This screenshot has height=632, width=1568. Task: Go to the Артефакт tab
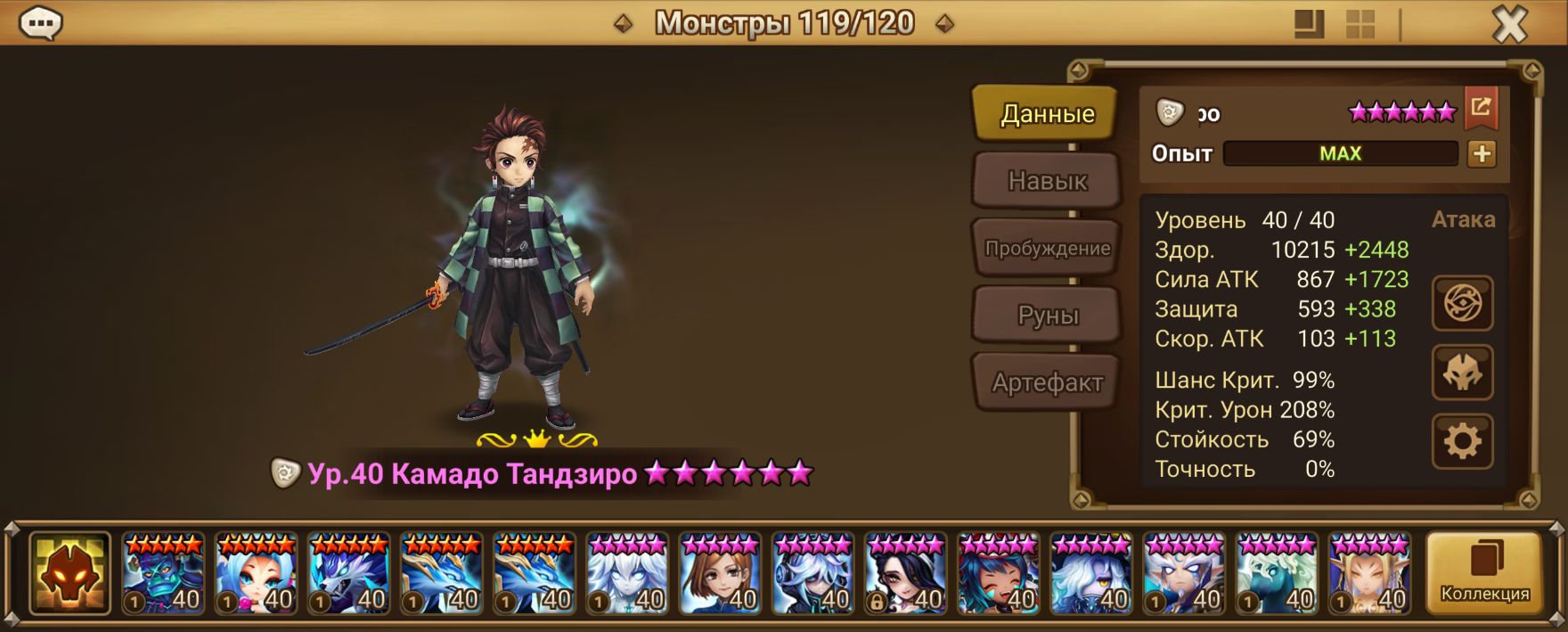1047,383
